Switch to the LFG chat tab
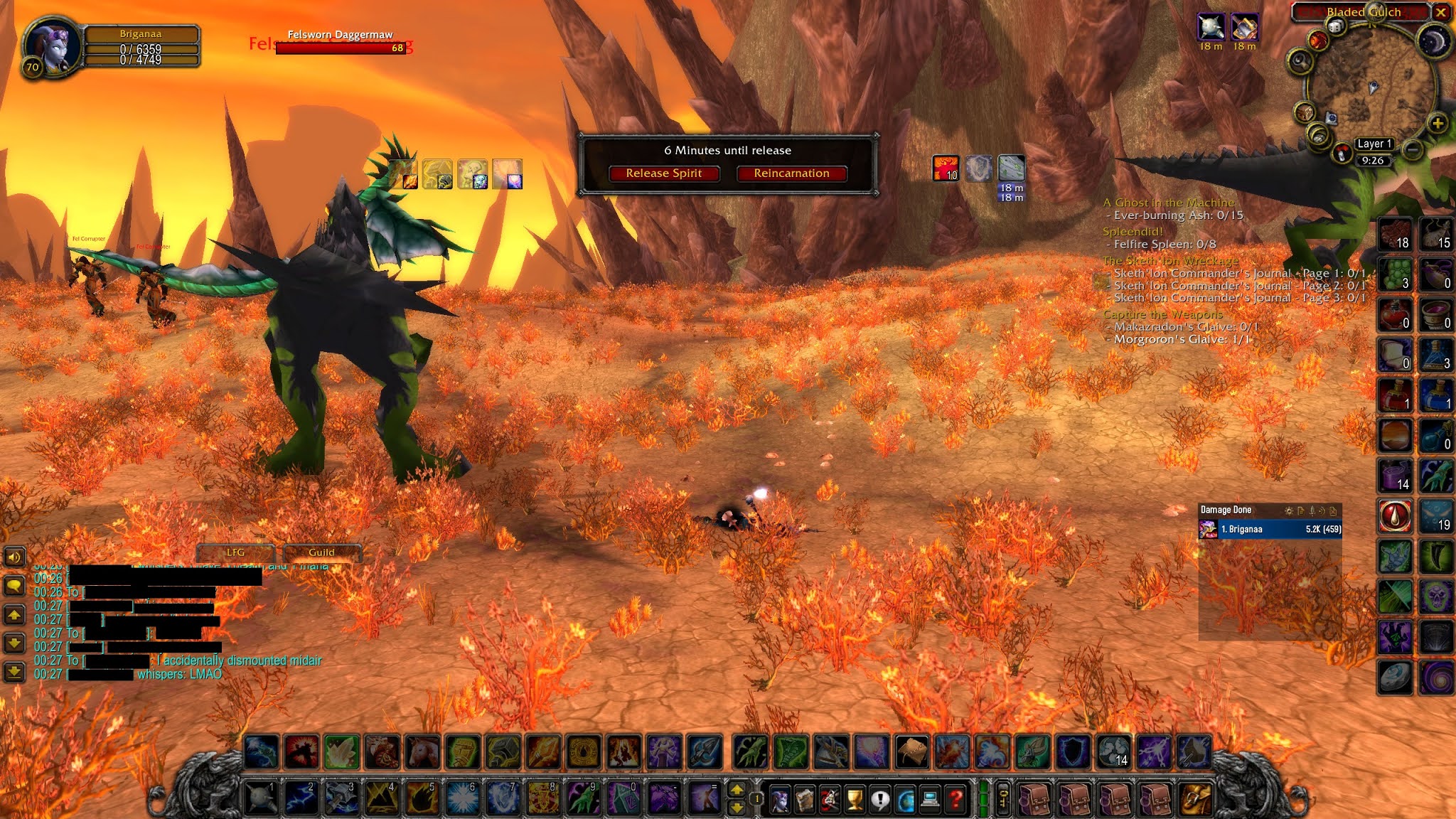This screenshot has width=1456, height=819. pyautogui.click(x=235, y=552)
